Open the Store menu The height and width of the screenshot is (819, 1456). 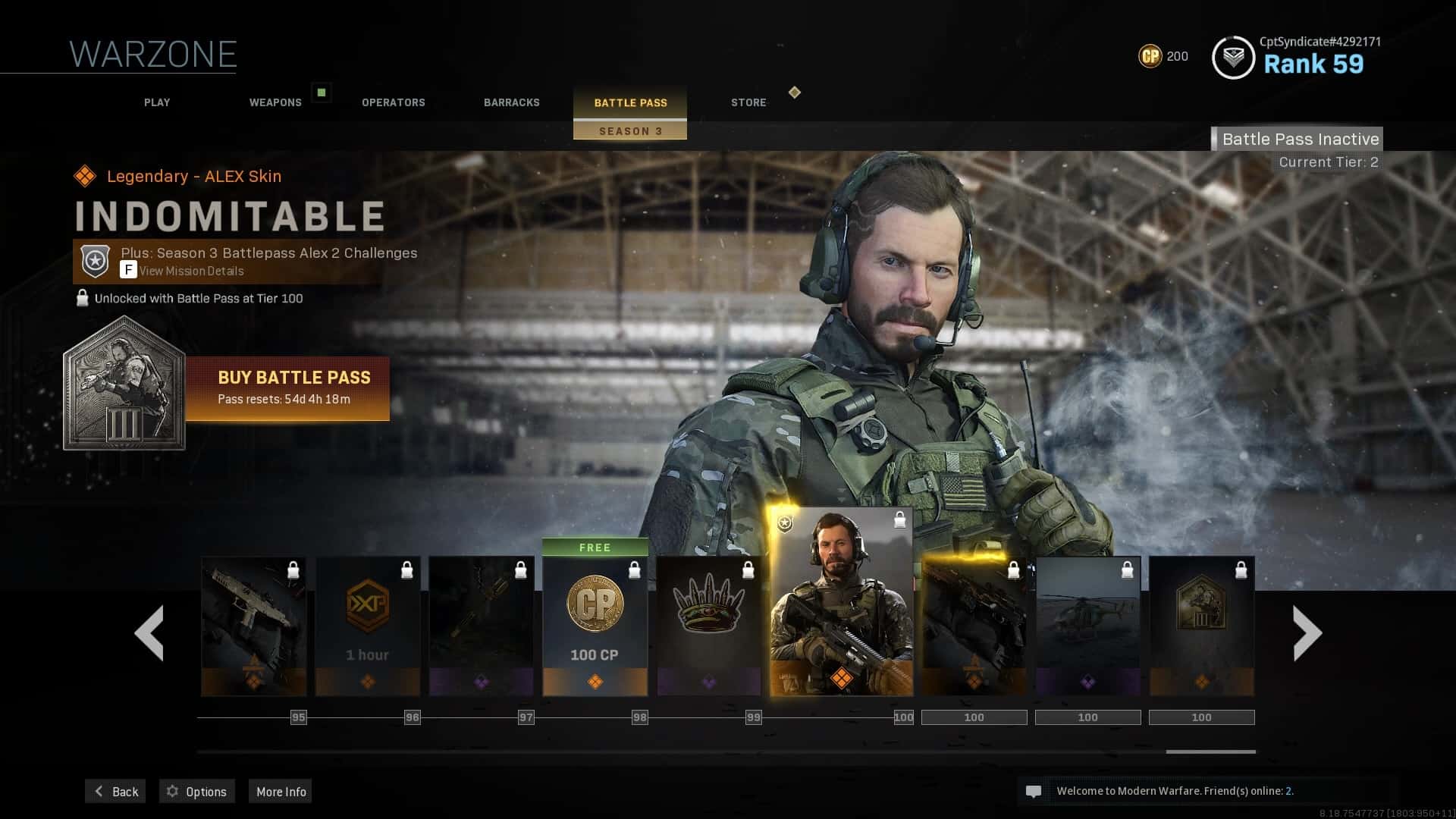[748, 102]
